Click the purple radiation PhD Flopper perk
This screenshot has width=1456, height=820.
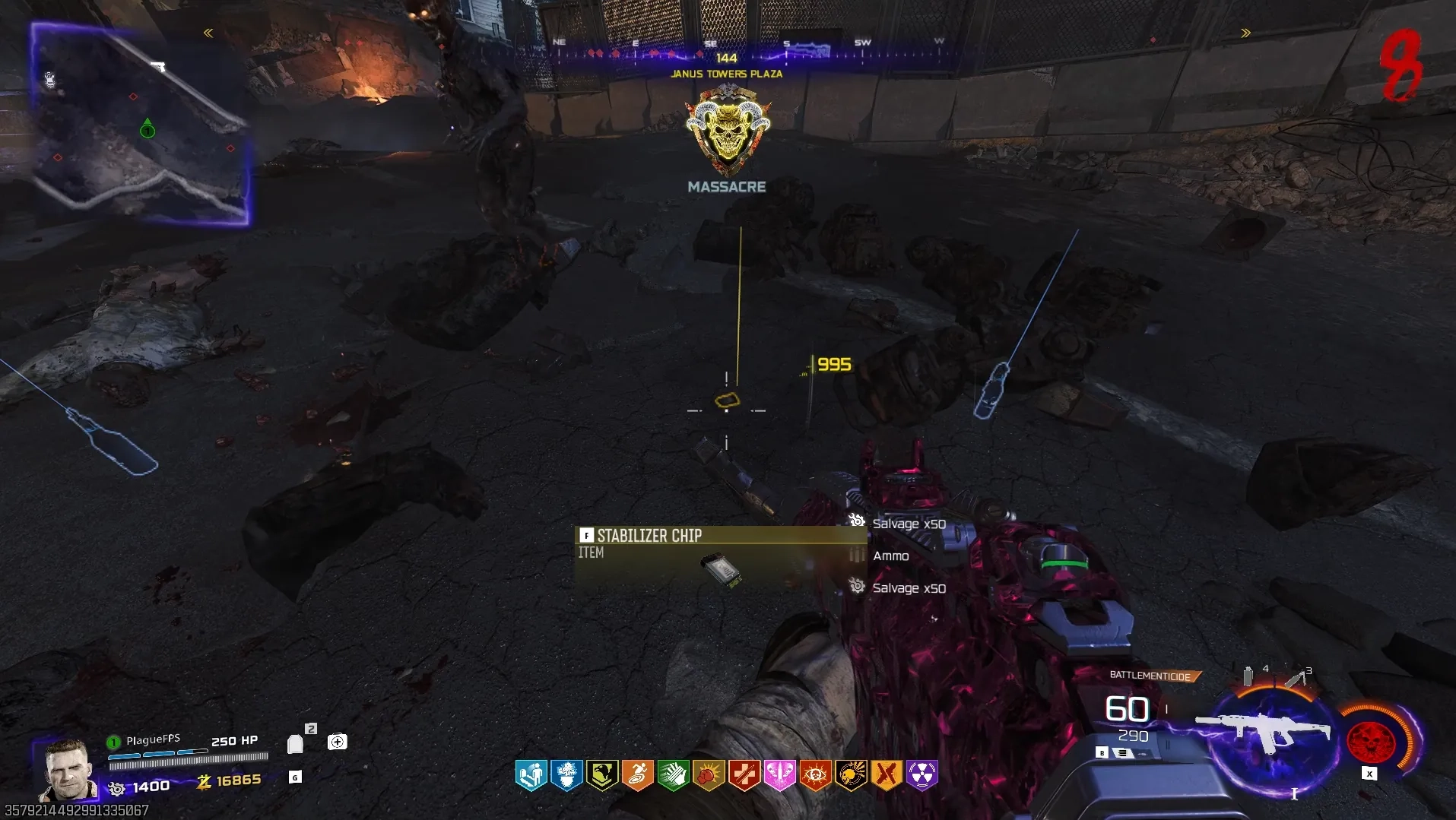pyautogui.click(x=922, y=775)
